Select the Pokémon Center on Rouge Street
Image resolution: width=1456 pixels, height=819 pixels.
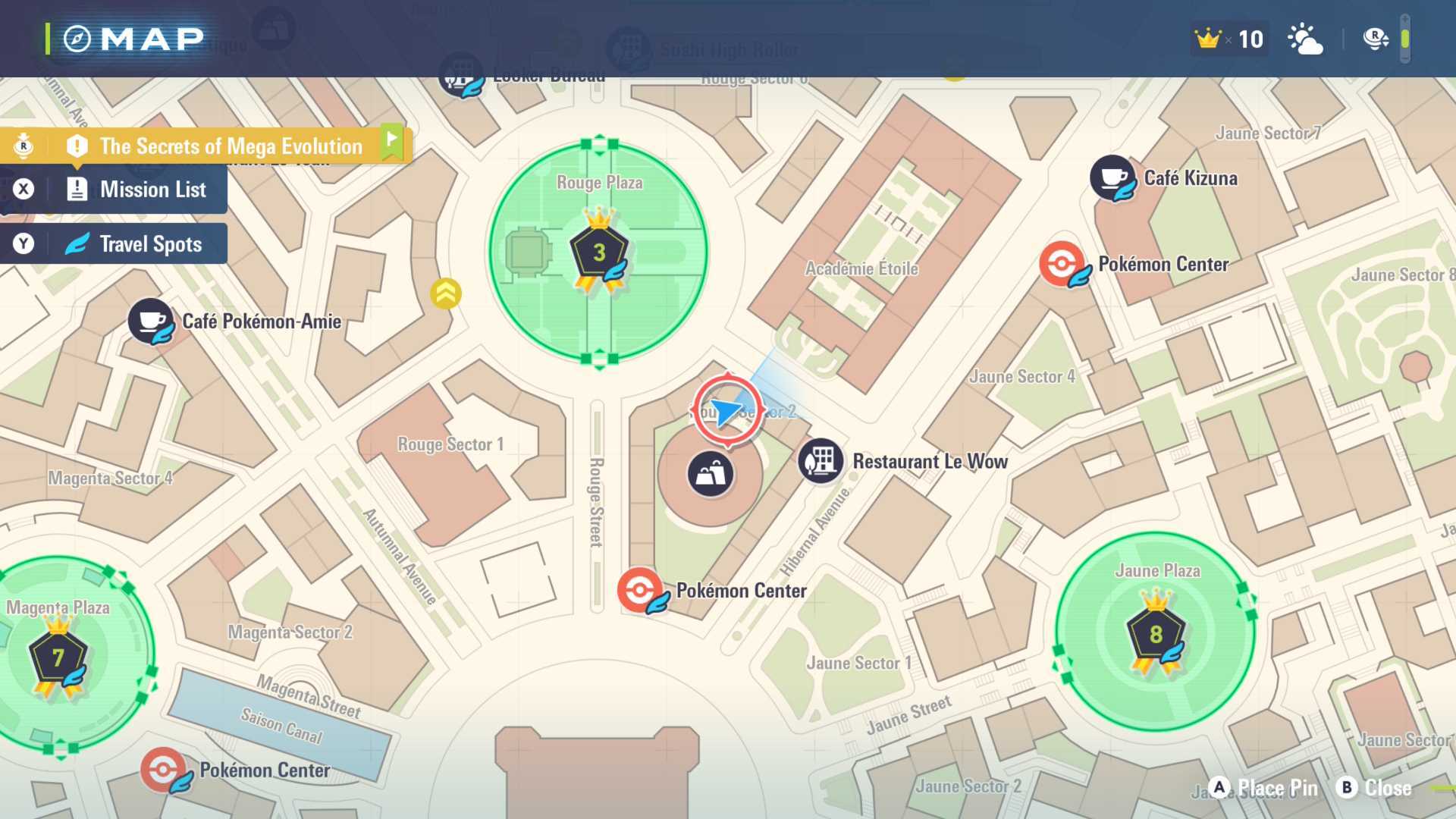tap(640, 590)
